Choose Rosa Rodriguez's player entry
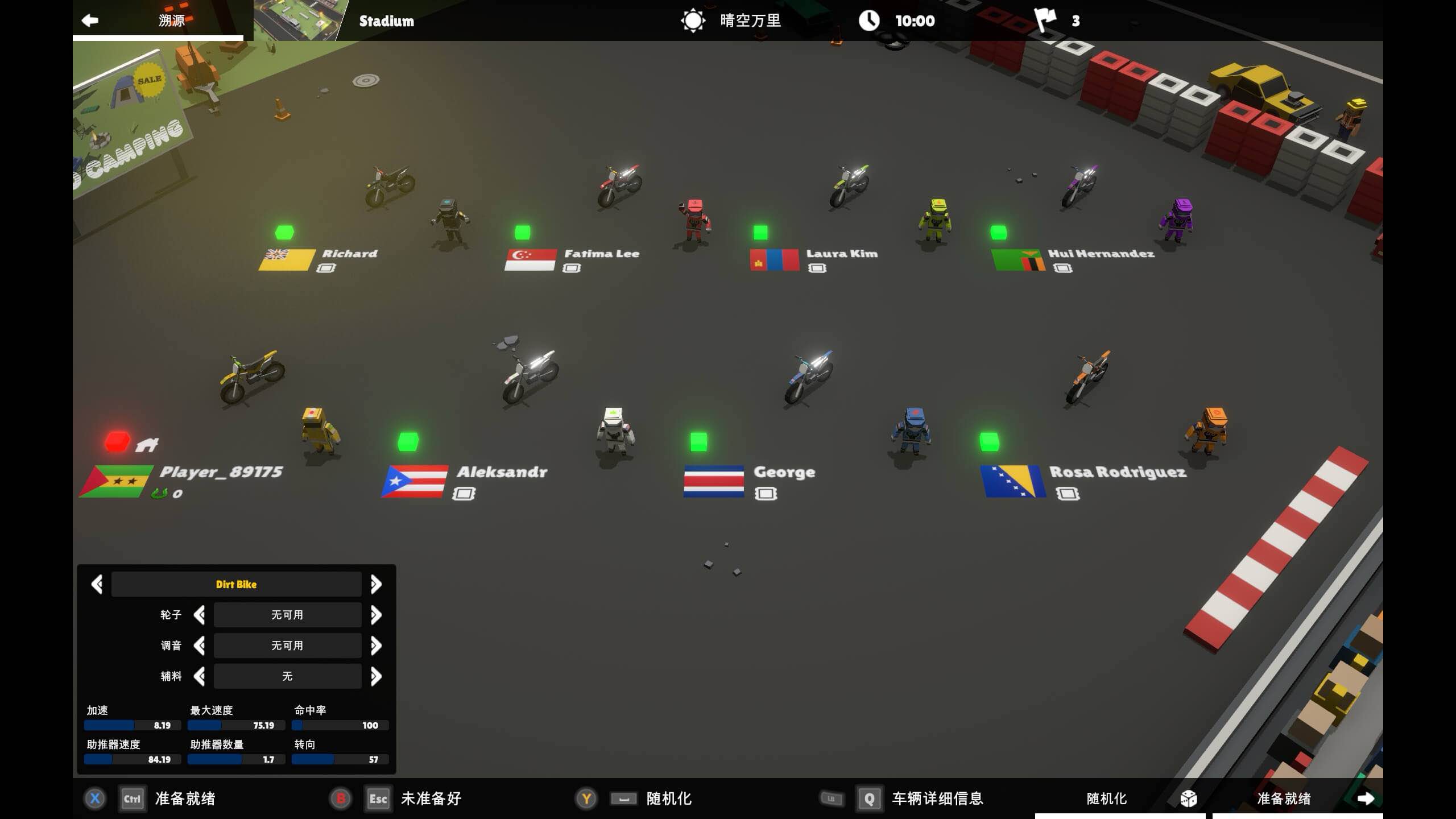Viewport: 1456px width, 819px height. (x=1117, y=472)
